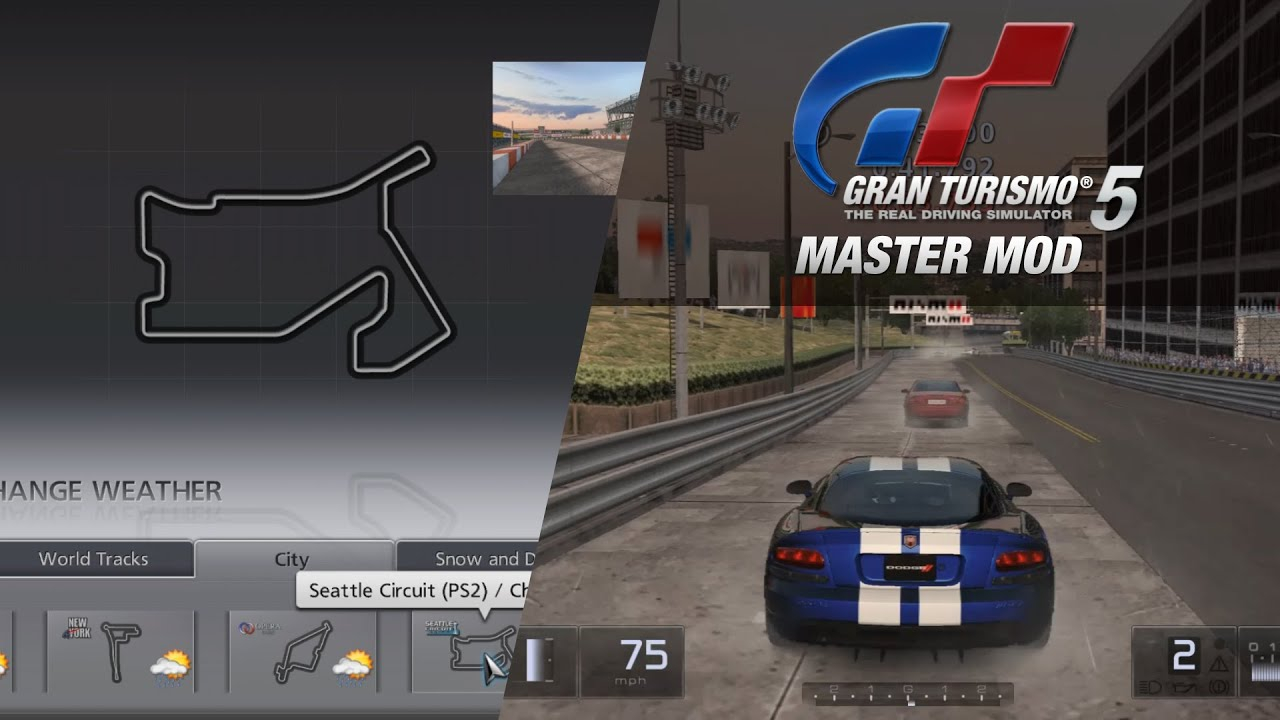
Task: Choose the Opera Paris track tile
Action: click(303, 651)
